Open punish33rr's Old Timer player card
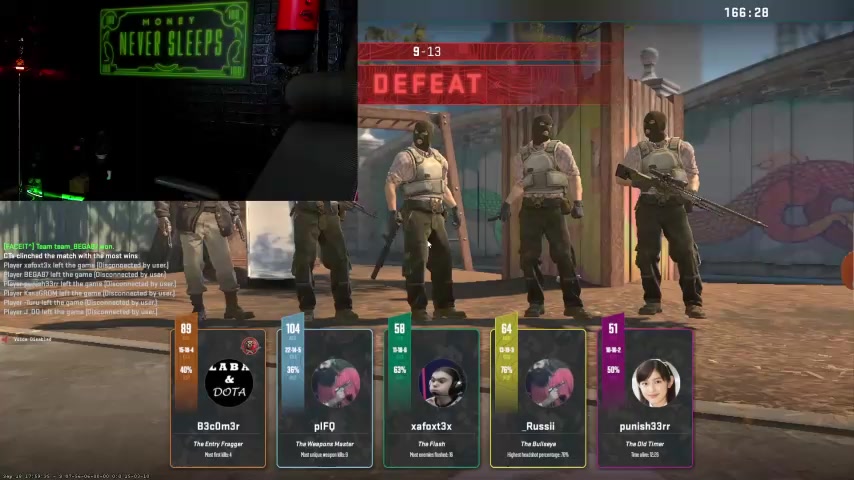 [646, 398]
